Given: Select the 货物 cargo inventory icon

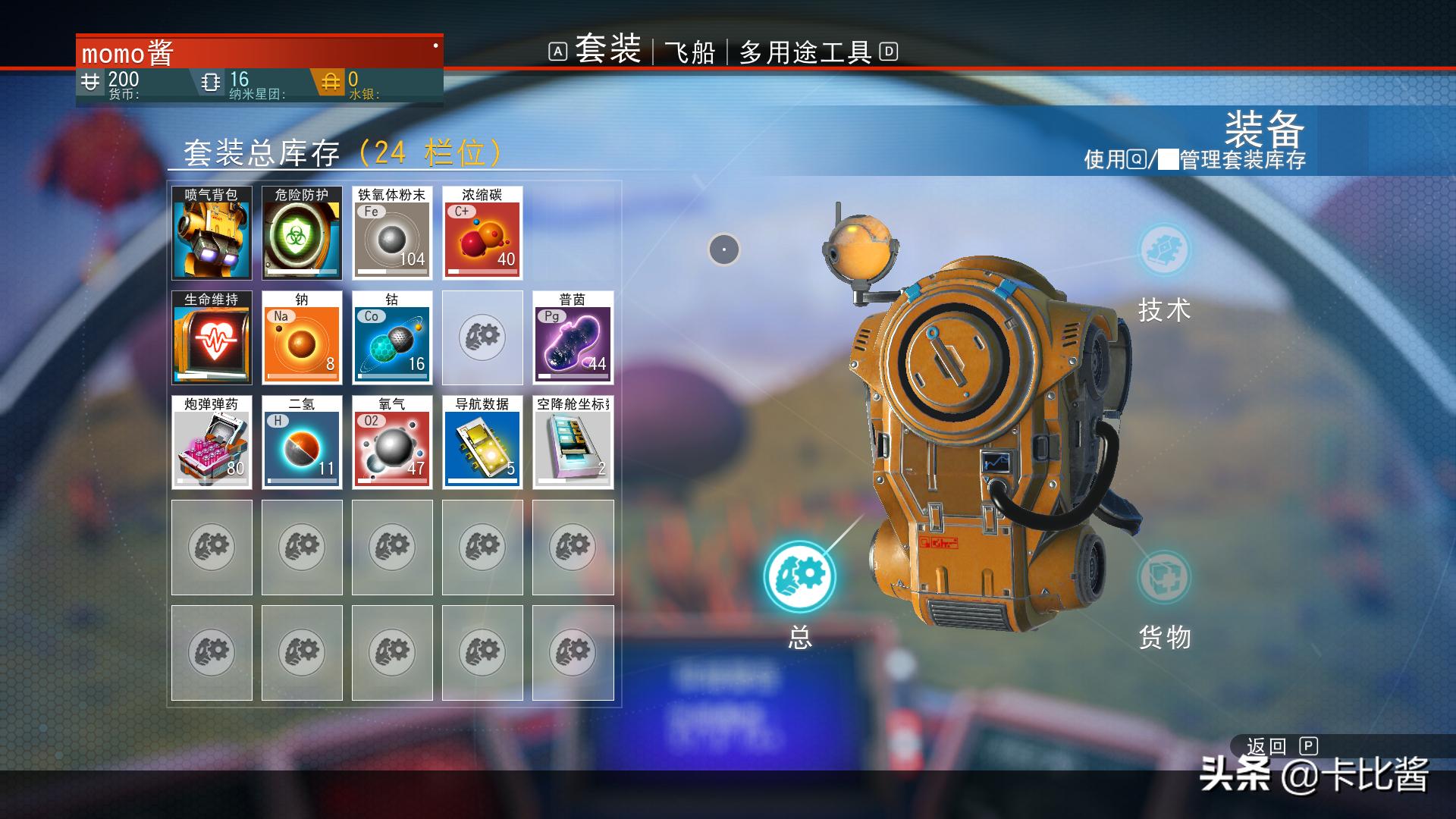Looking at the screenshot, I should [1163, 576].
